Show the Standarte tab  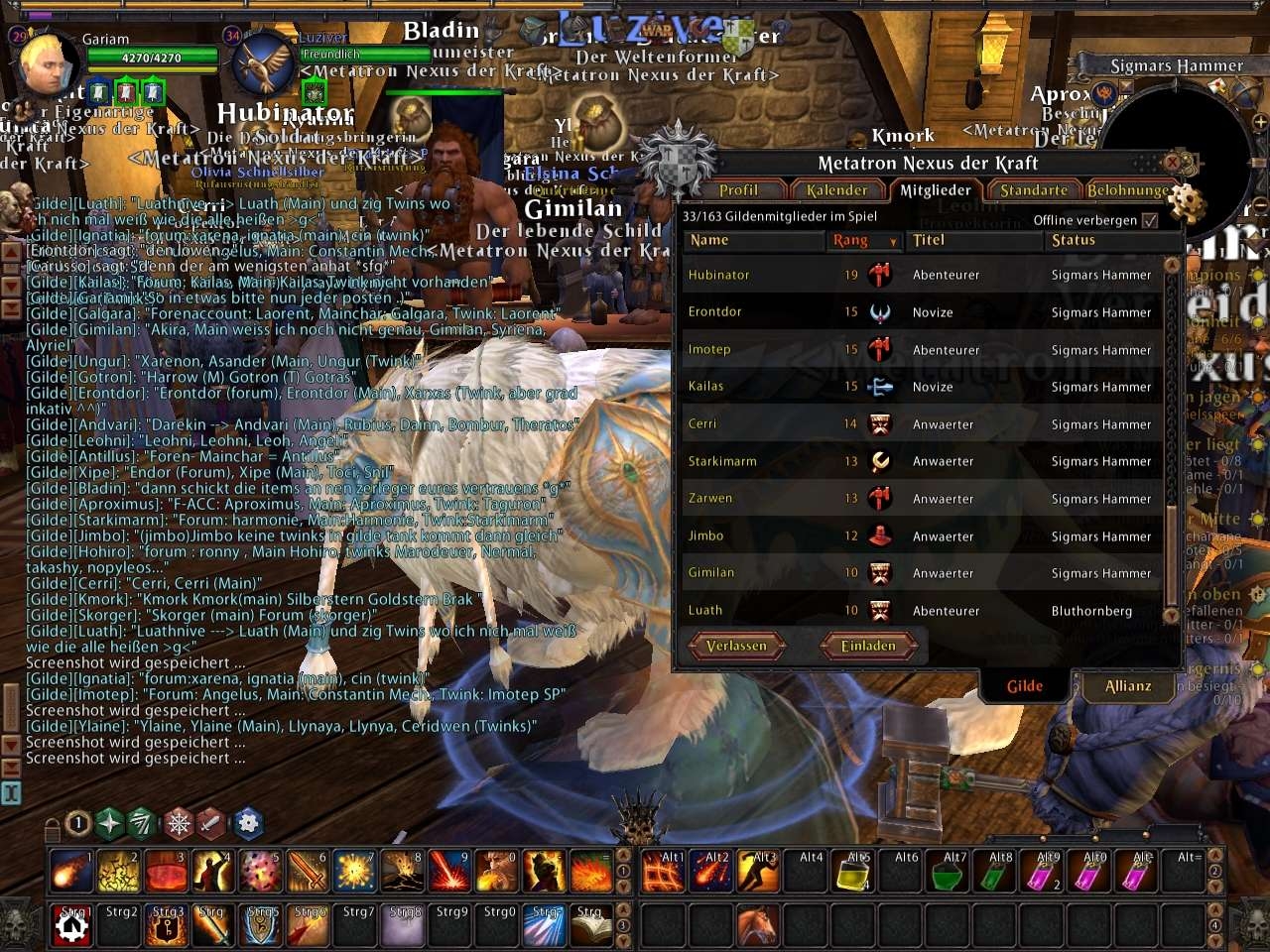point(1034,190)
